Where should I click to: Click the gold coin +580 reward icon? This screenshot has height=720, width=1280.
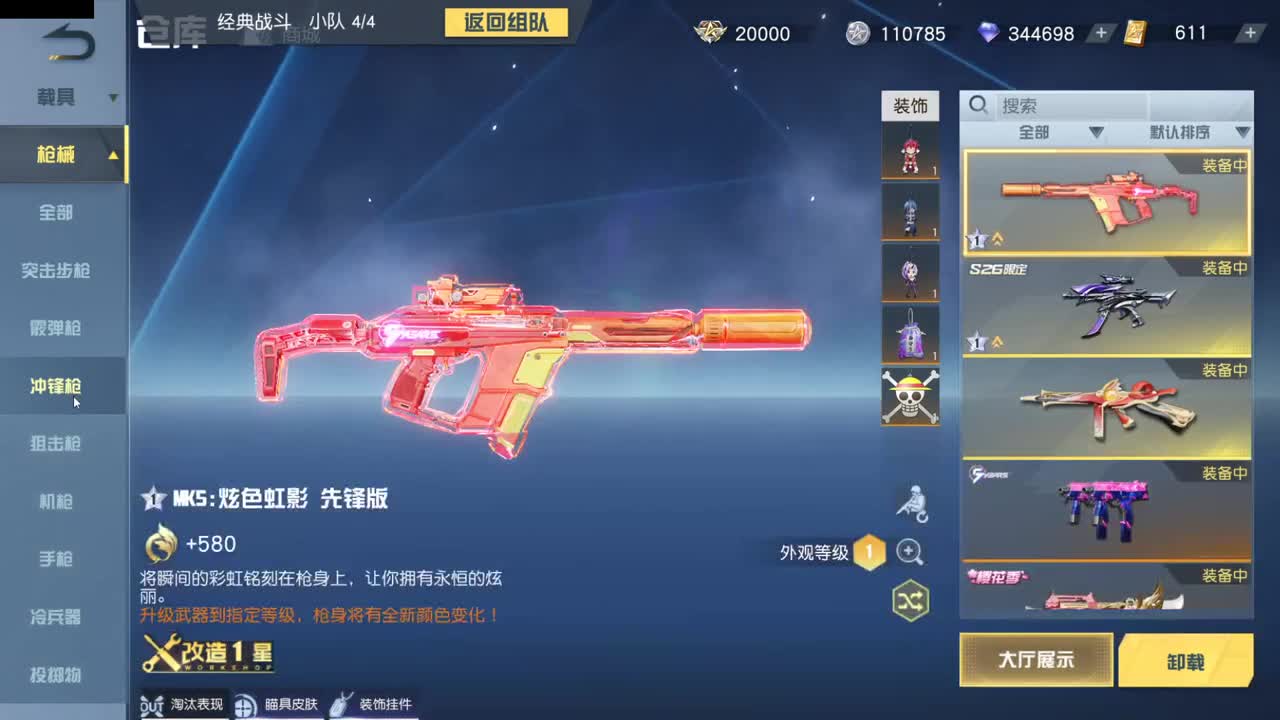coord(160,545)
